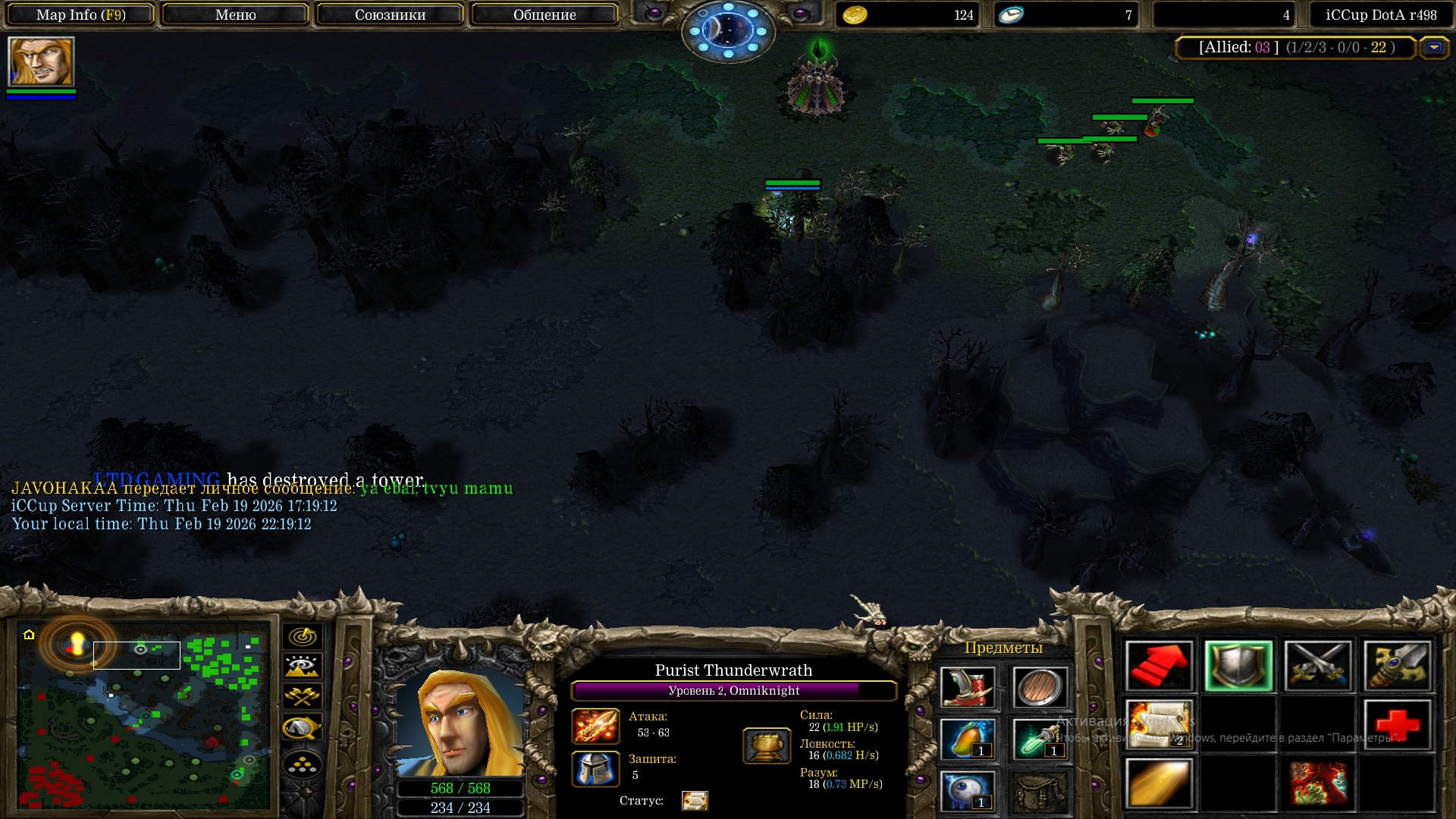Use the red boot item in inventory
The height and width of the screenshot is (819, 1456).
pyautogui.click(x=967, y=688)
